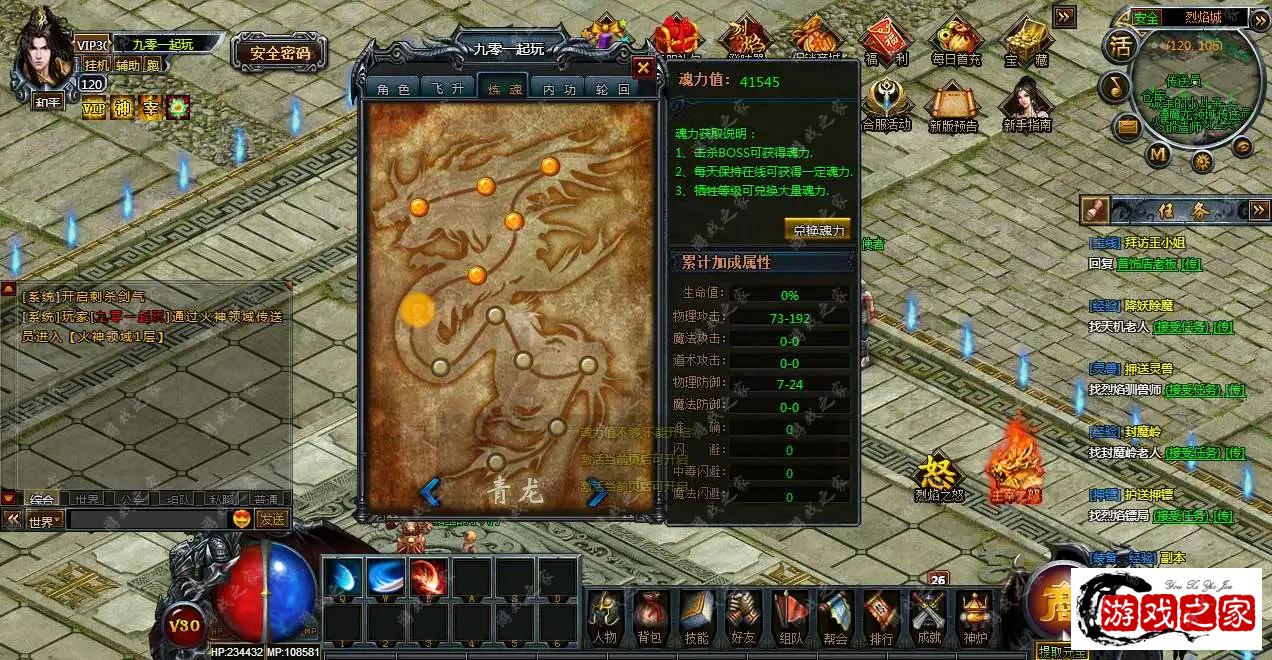Show the 排行 rankings panel
The image size is (1272, 660).
click(x=881, y=615)
